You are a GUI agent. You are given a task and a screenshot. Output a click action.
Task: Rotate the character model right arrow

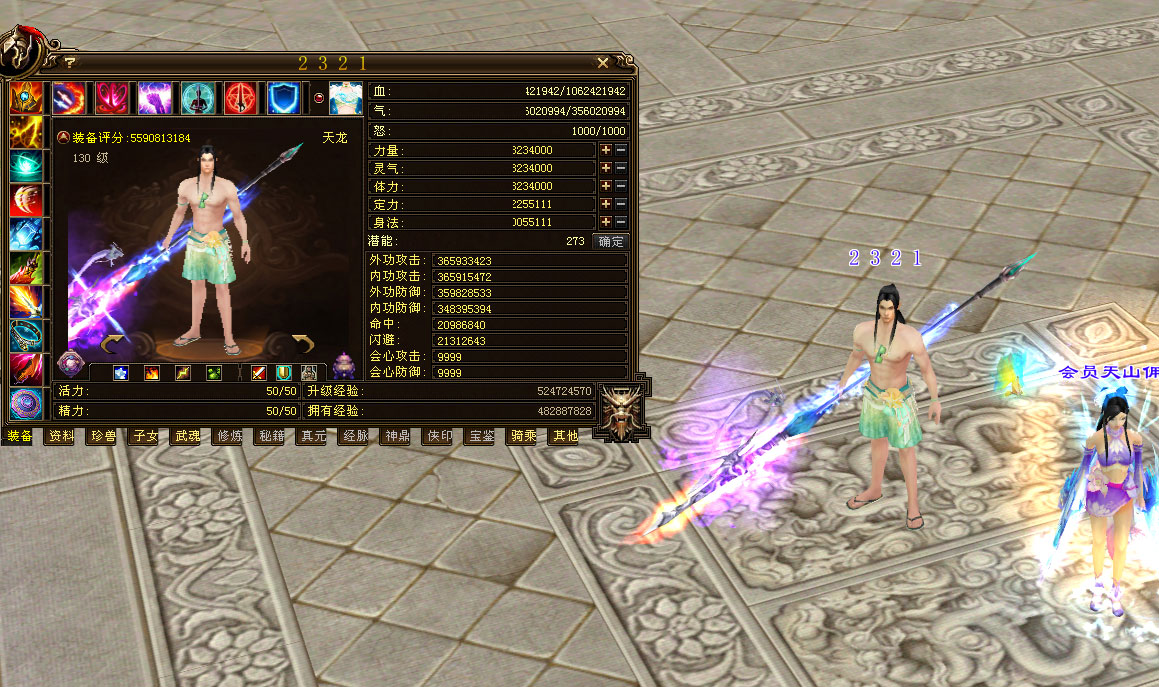[303, 345]
